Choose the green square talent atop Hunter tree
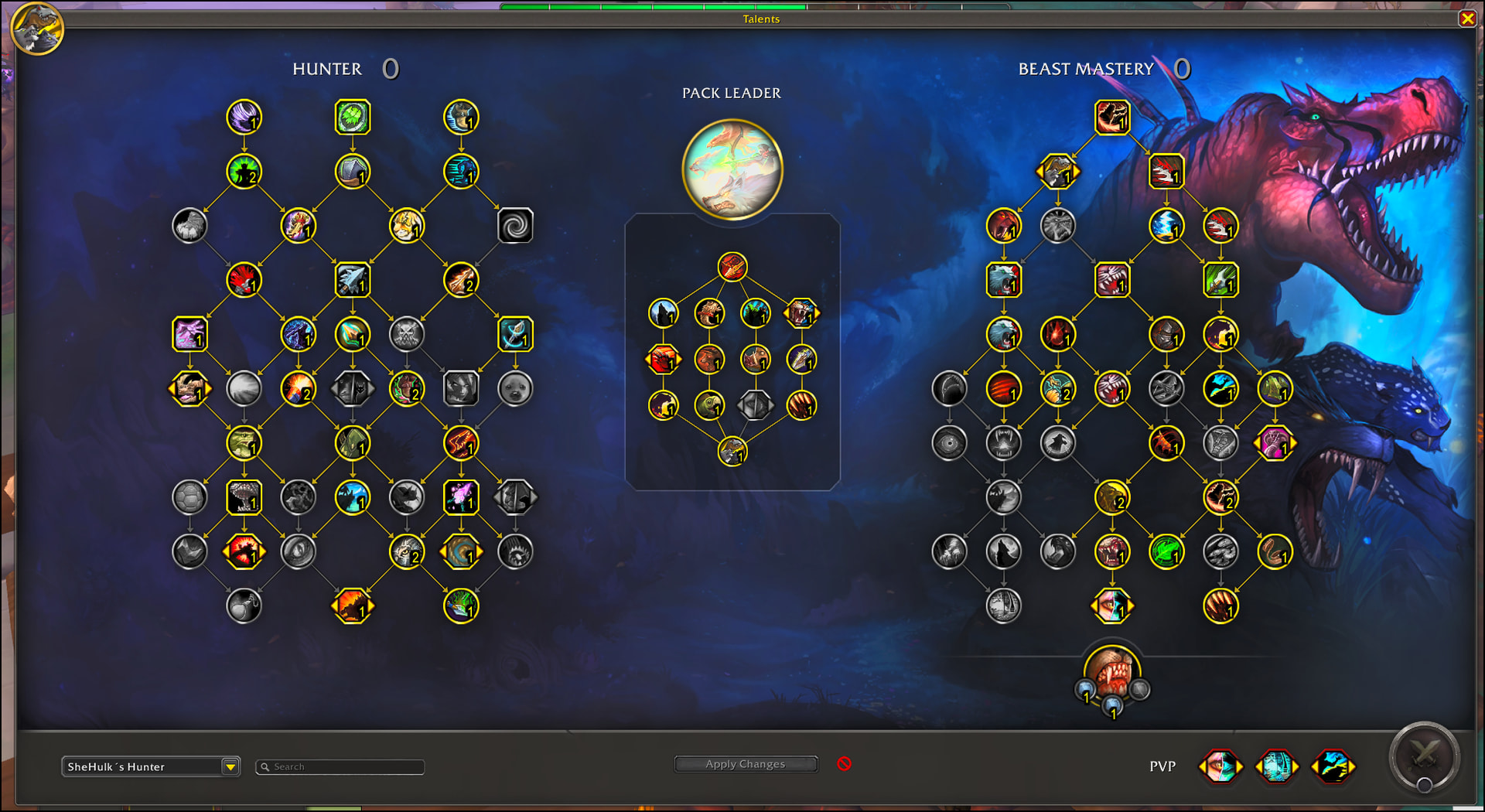The image size is (1485, 812). pyautogui.click(x=353, y=118)
